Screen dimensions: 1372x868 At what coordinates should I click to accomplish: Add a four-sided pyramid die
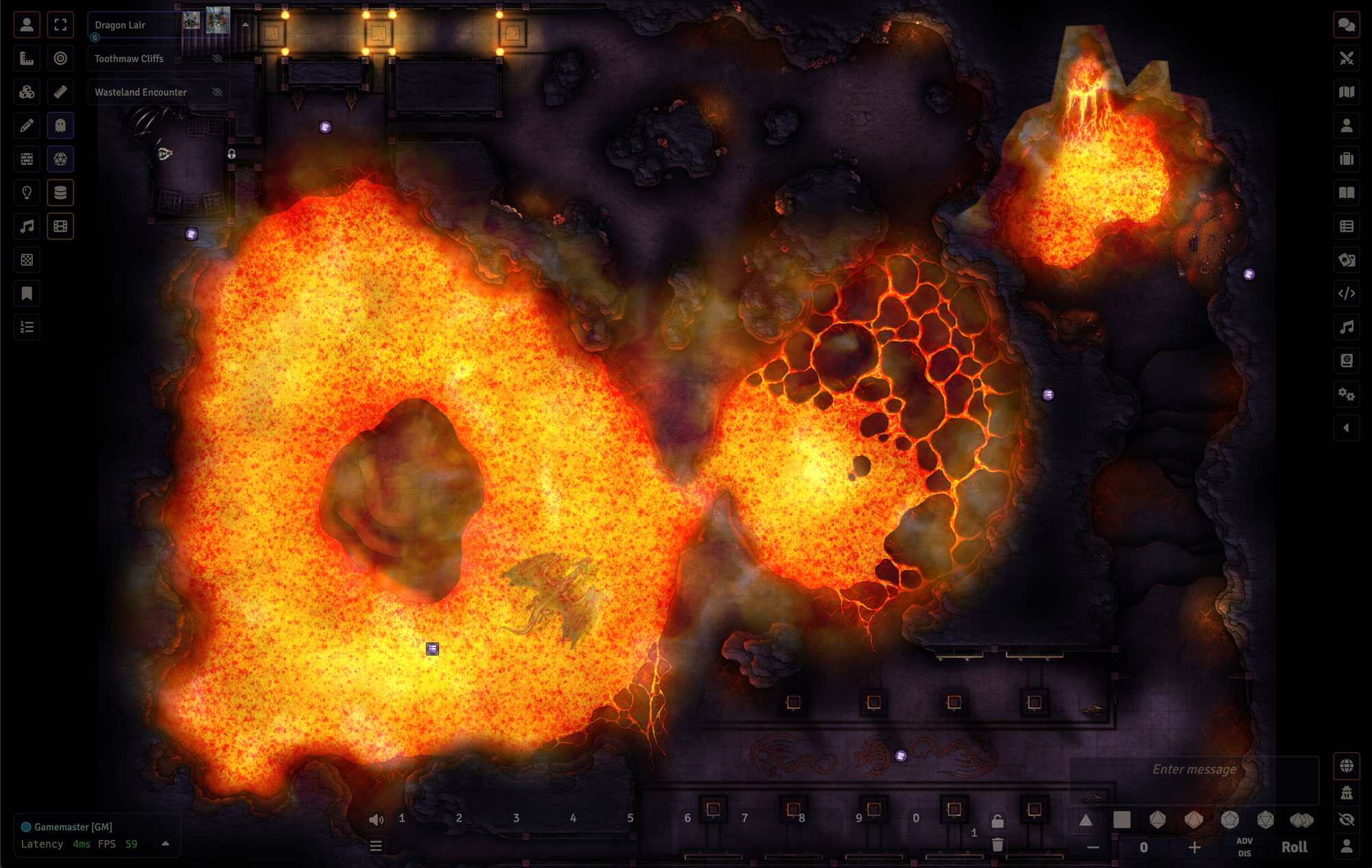click(1086, 819)
